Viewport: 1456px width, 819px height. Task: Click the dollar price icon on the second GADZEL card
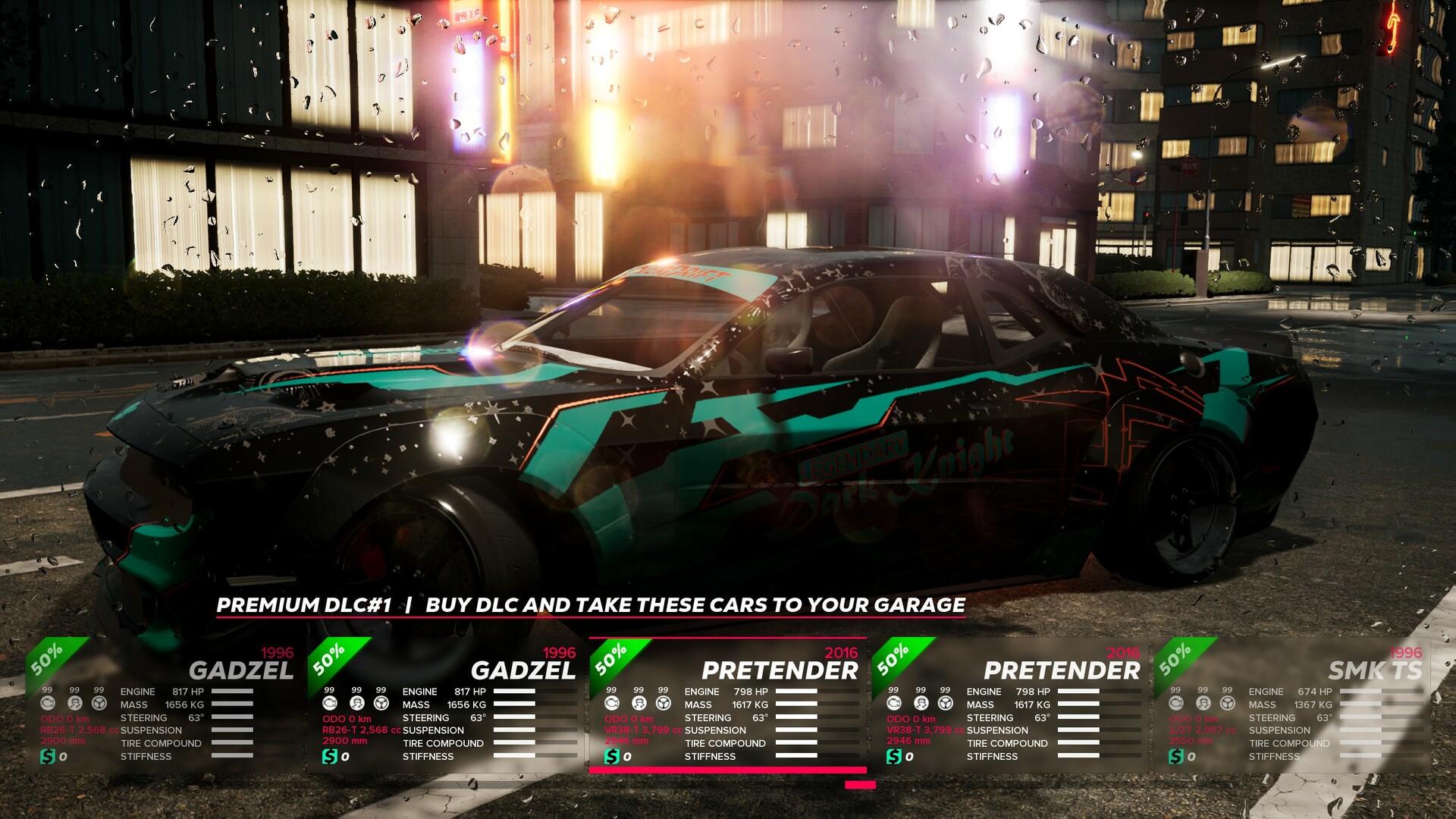329,755
